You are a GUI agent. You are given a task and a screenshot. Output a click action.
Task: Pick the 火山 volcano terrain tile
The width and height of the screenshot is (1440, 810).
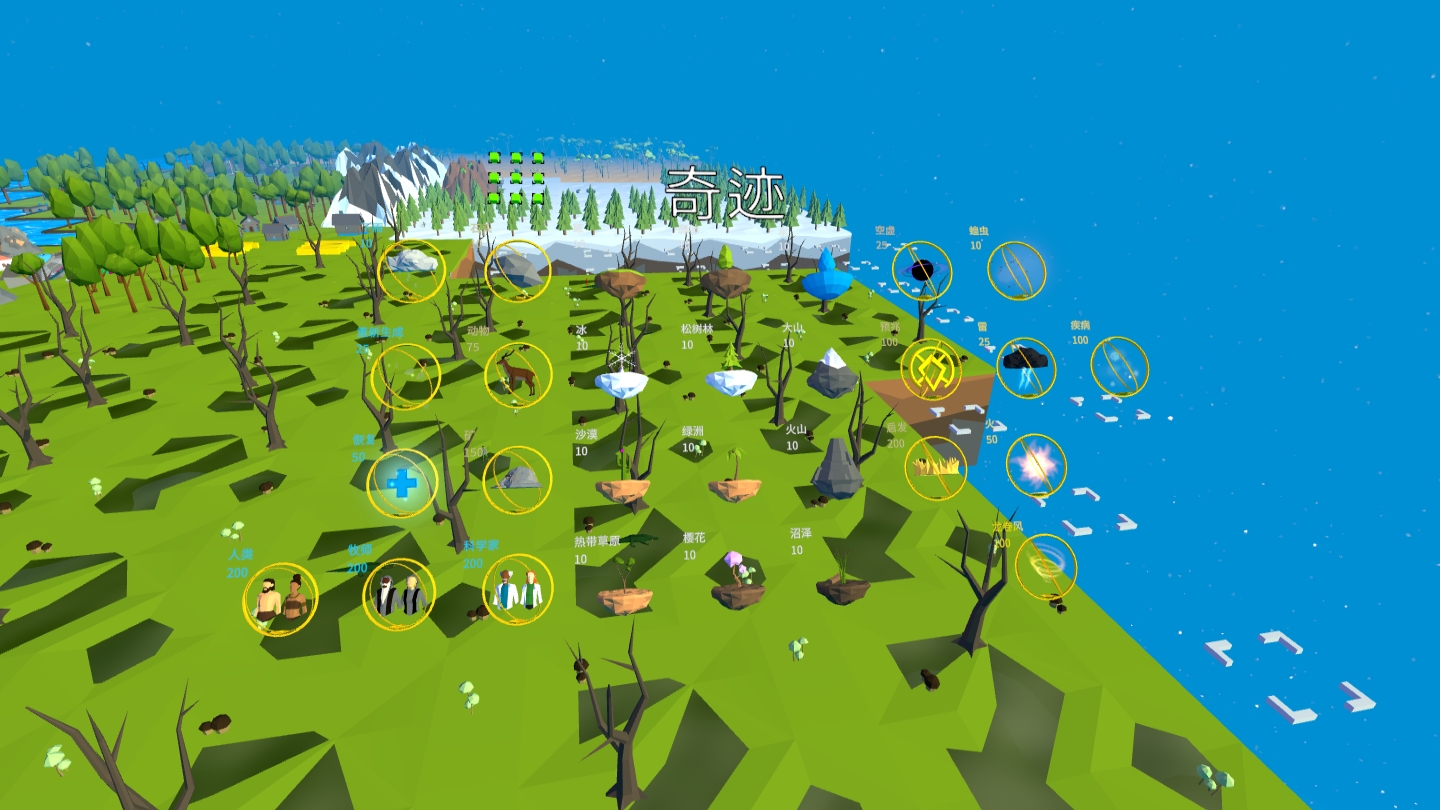coord(837,469)
